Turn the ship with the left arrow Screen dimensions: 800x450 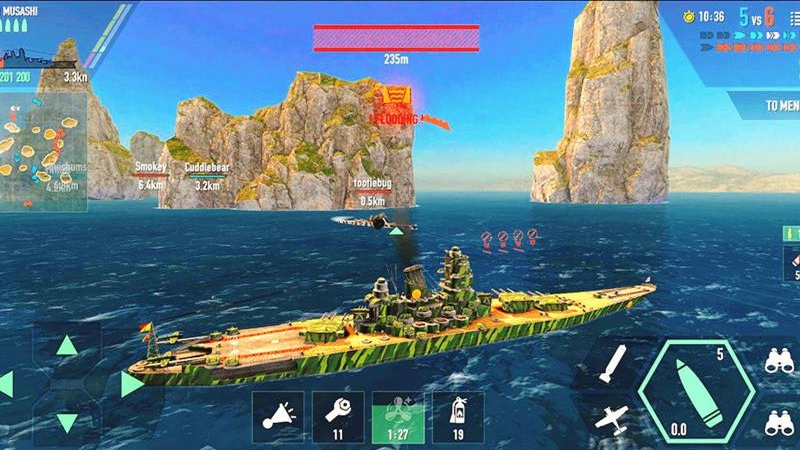click(6, 384)
